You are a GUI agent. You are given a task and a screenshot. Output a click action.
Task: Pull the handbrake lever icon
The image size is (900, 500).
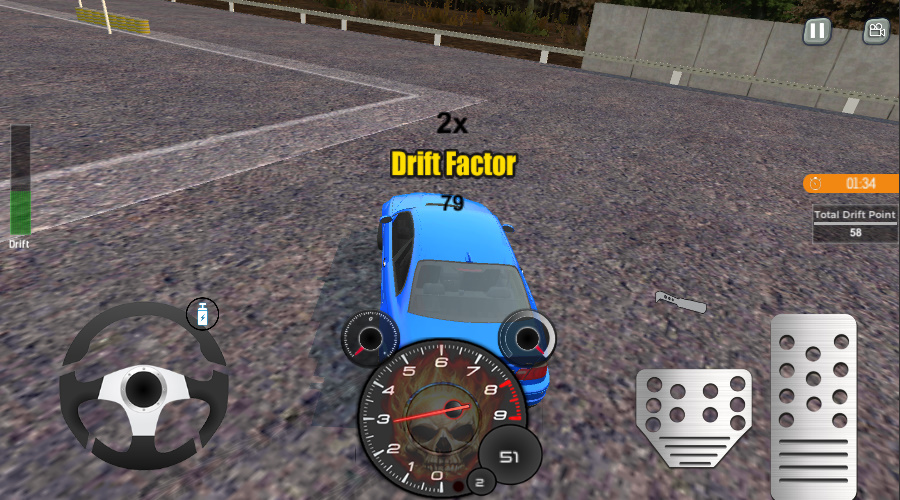click(x=680, y=301)
